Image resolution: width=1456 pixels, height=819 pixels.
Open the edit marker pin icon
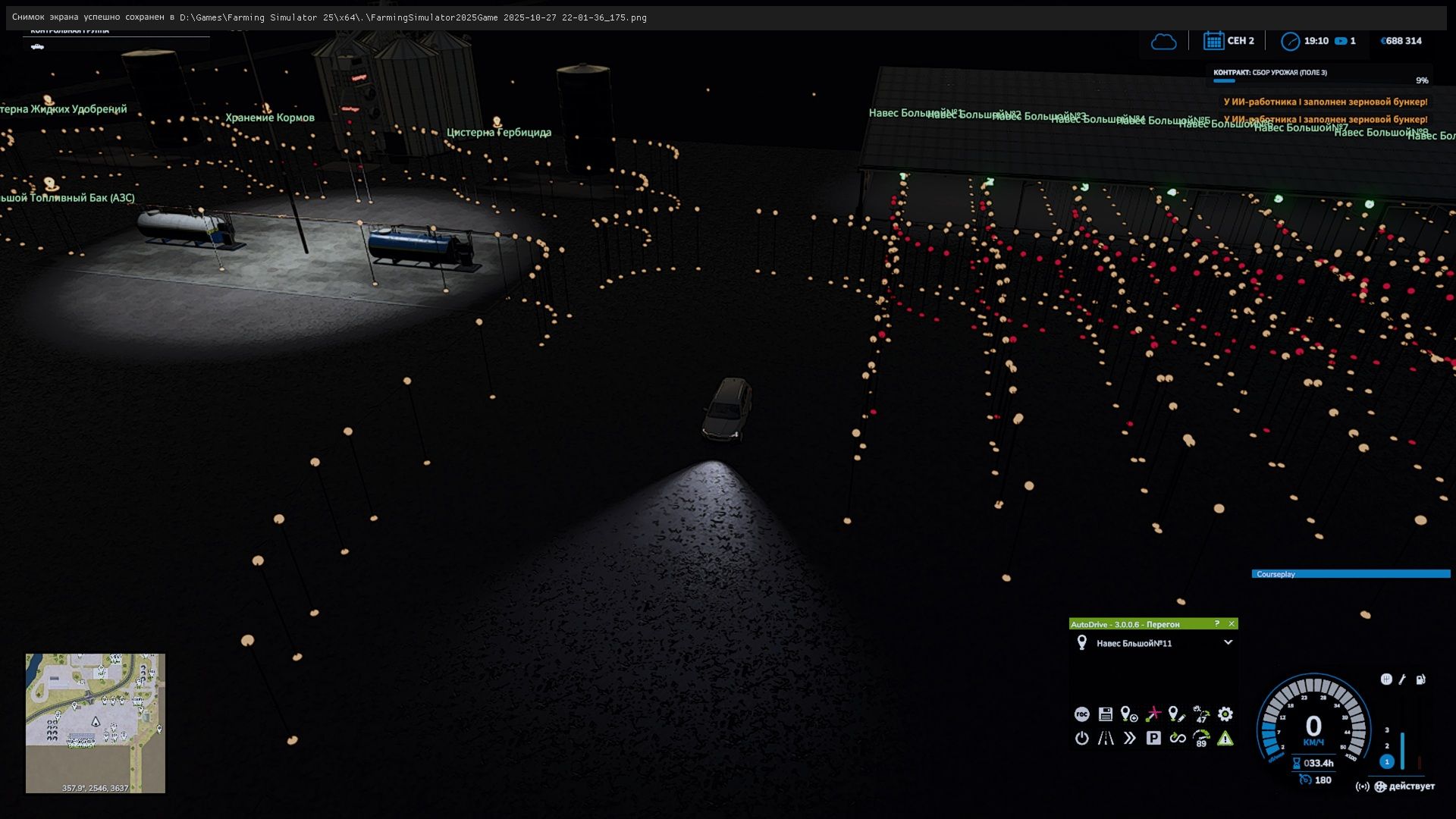point(1176,714)
